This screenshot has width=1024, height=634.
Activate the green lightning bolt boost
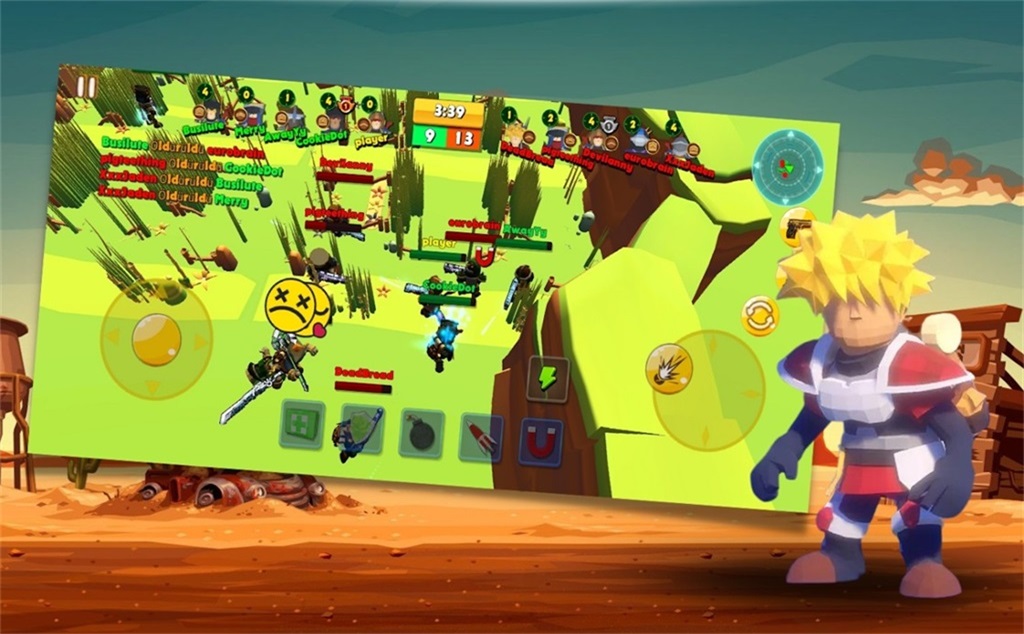click(x=548, y=378)
